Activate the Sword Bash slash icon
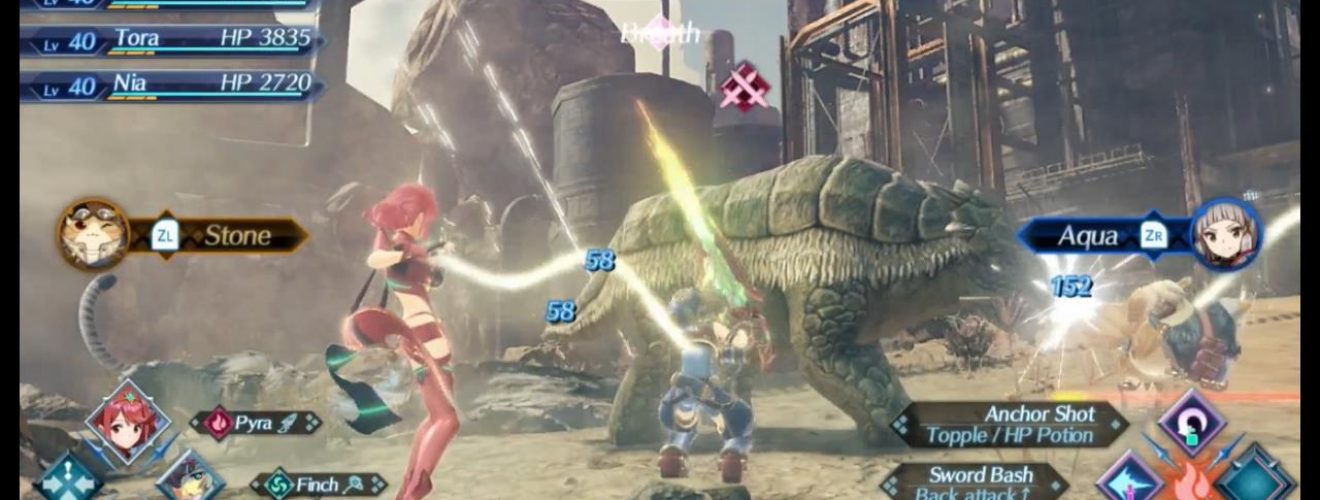The width and height of the screenshot is (1320, 500). [1131, 481]
